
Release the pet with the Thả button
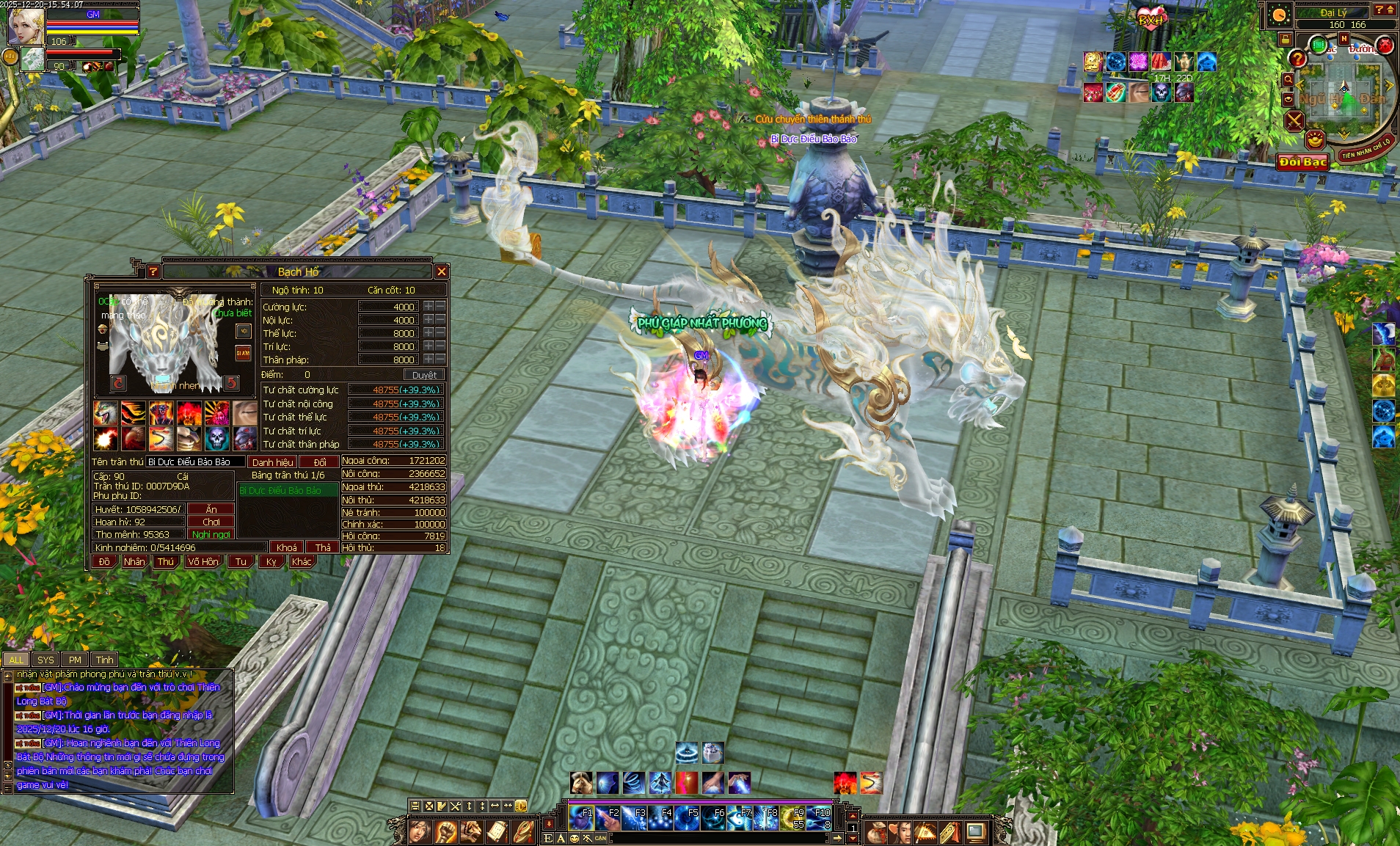(x=323, y=547)
